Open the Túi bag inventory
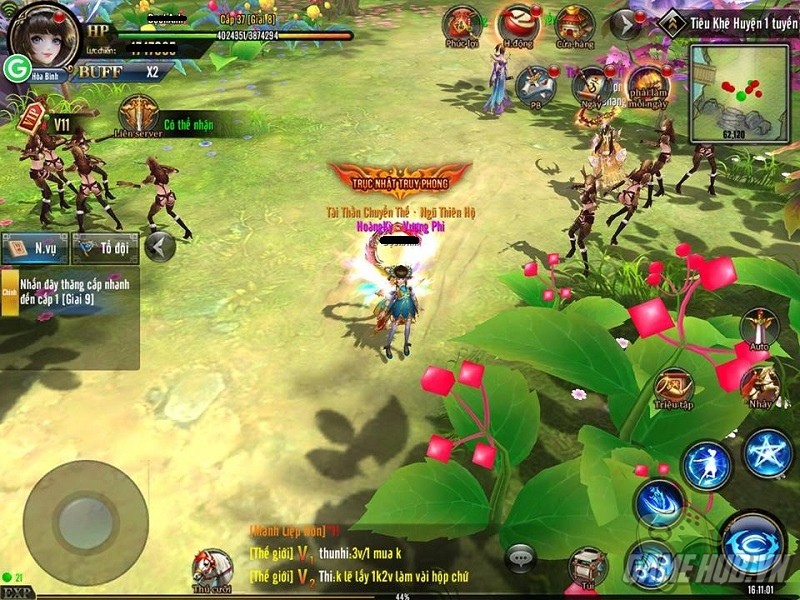Screen dimensions: 800x600 point(588,568)
